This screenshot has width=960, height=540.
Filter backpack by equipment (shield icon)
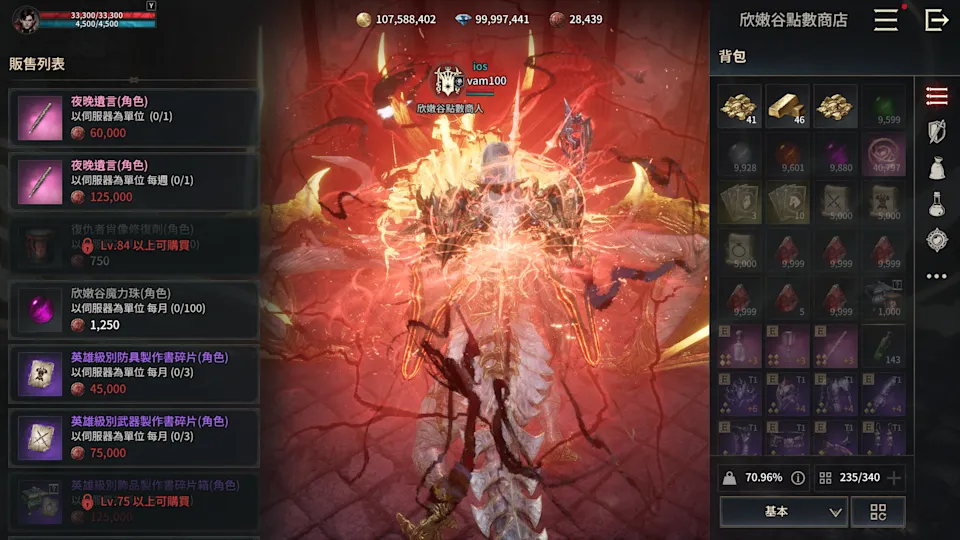tap(936, 131)
